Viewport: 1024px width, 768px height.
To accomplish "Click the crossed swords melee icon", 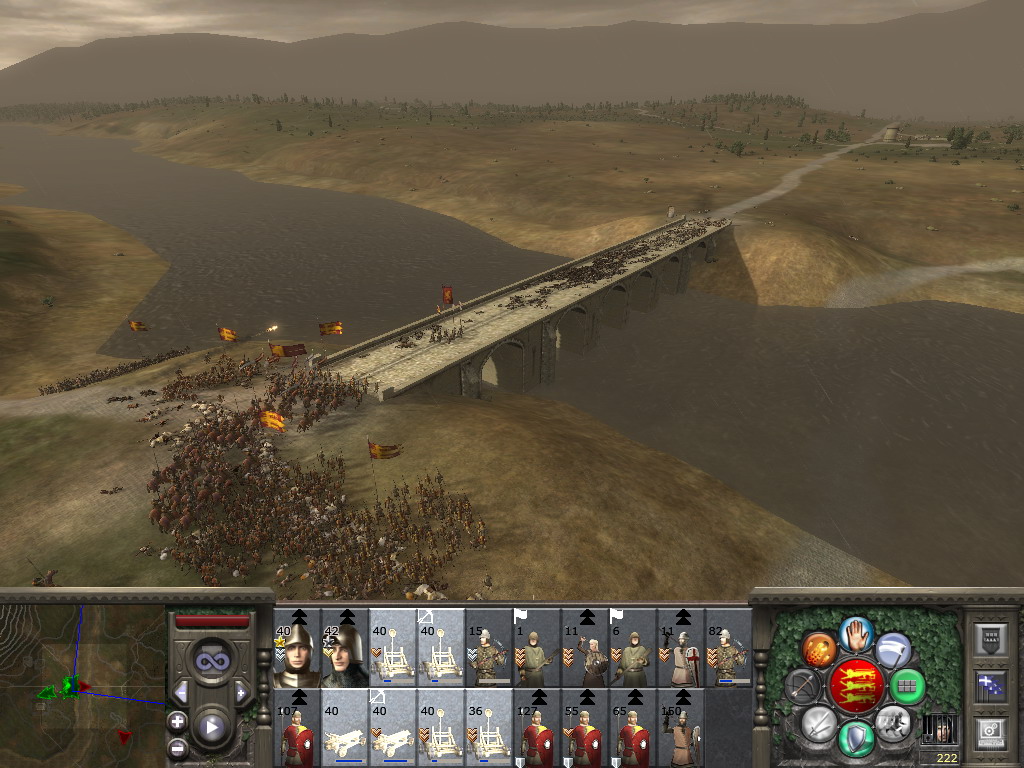I will click(819, 722).
